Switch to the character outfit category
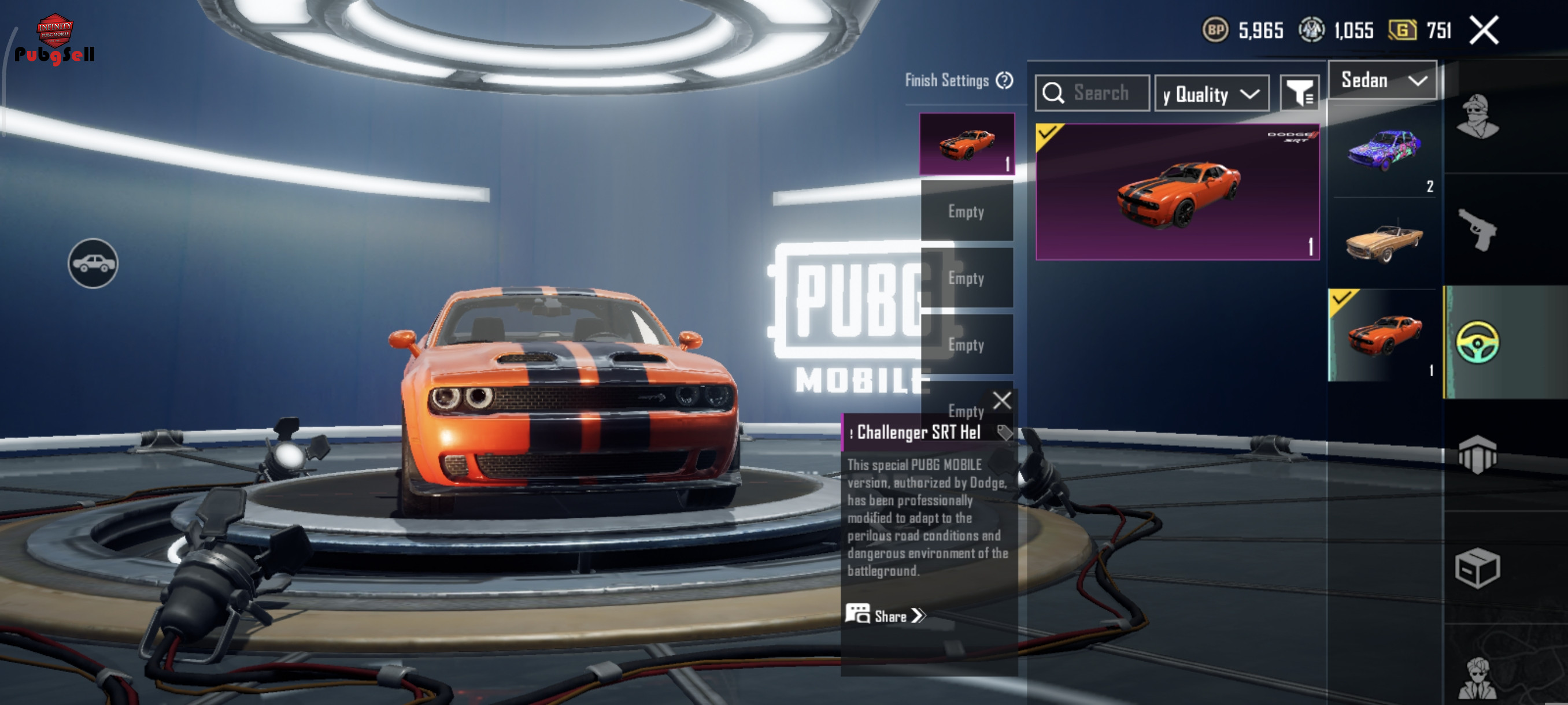 [1477, 116]
